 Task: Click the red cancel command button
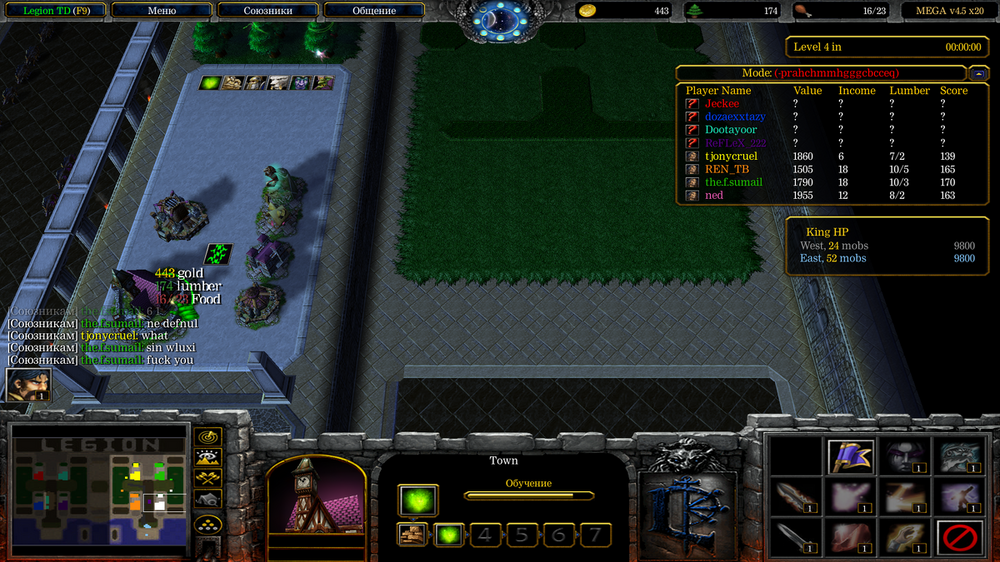959,538
